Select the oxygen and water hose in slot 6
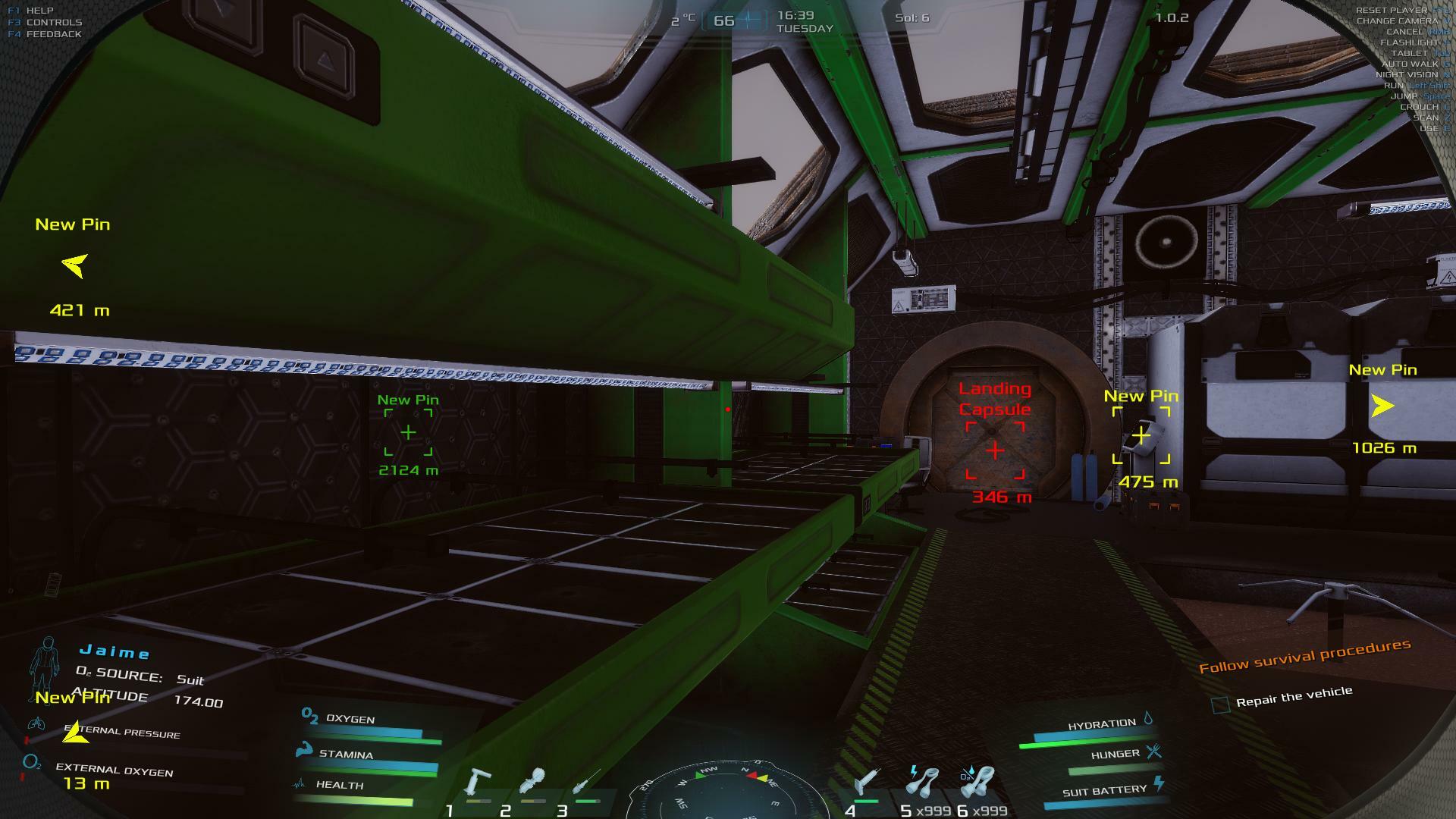The width and height of the screenshot is (1456, 819). [977, 781]
